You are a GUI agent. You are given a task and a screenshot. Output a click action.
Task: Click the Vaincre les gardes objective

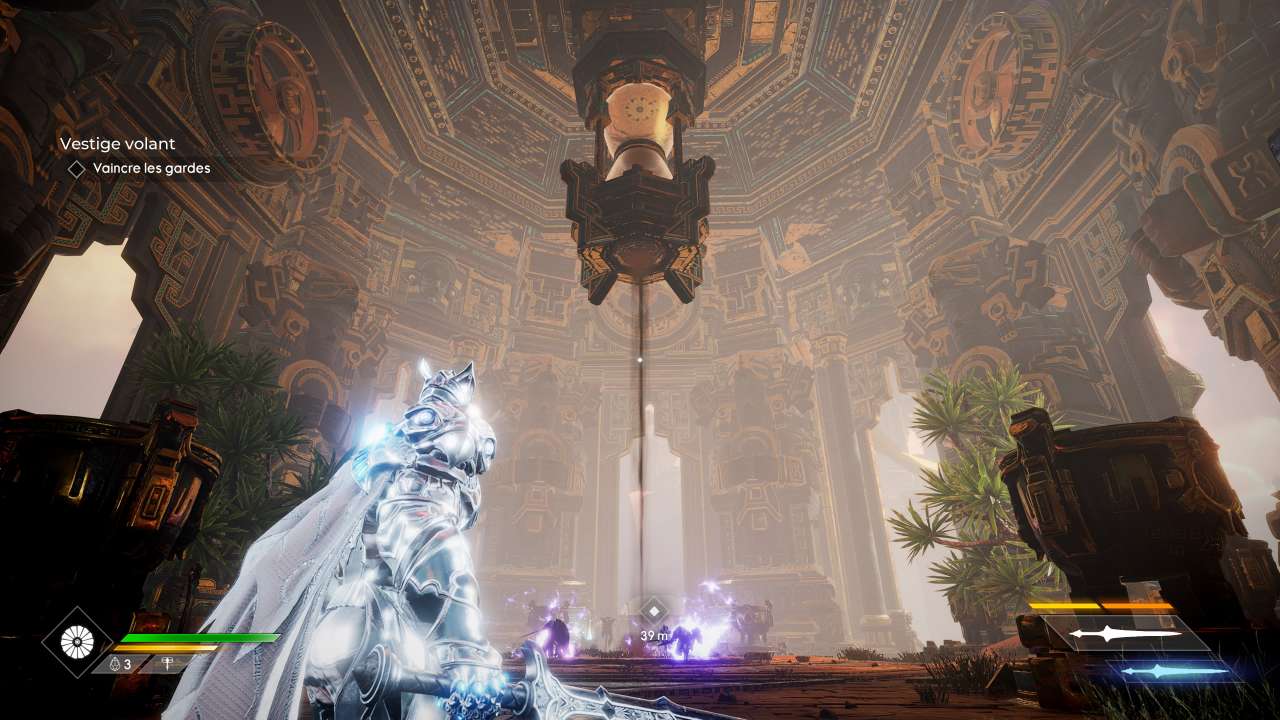point(151,169)
